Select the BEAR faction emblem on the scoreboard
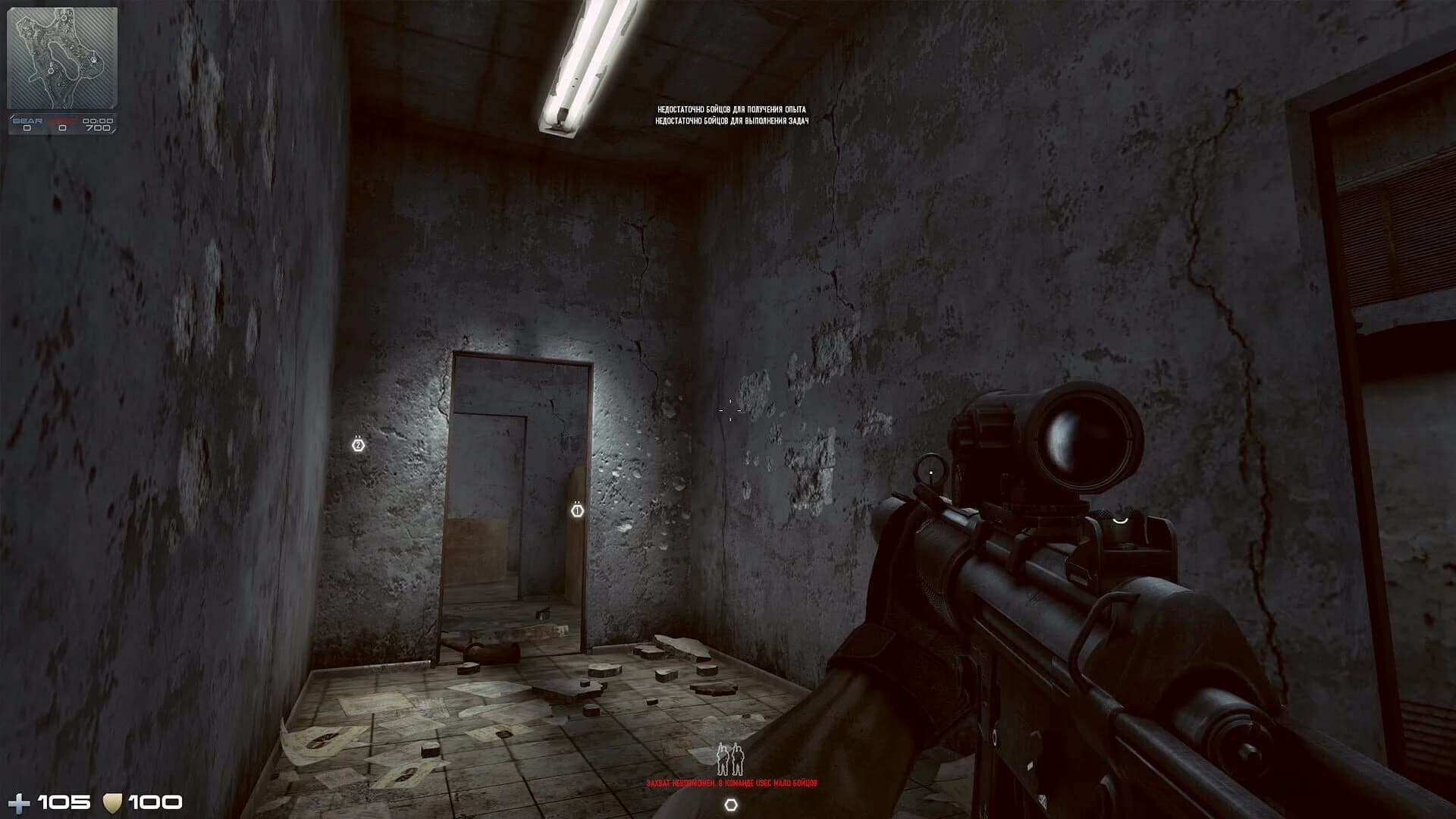 (27, 121)
